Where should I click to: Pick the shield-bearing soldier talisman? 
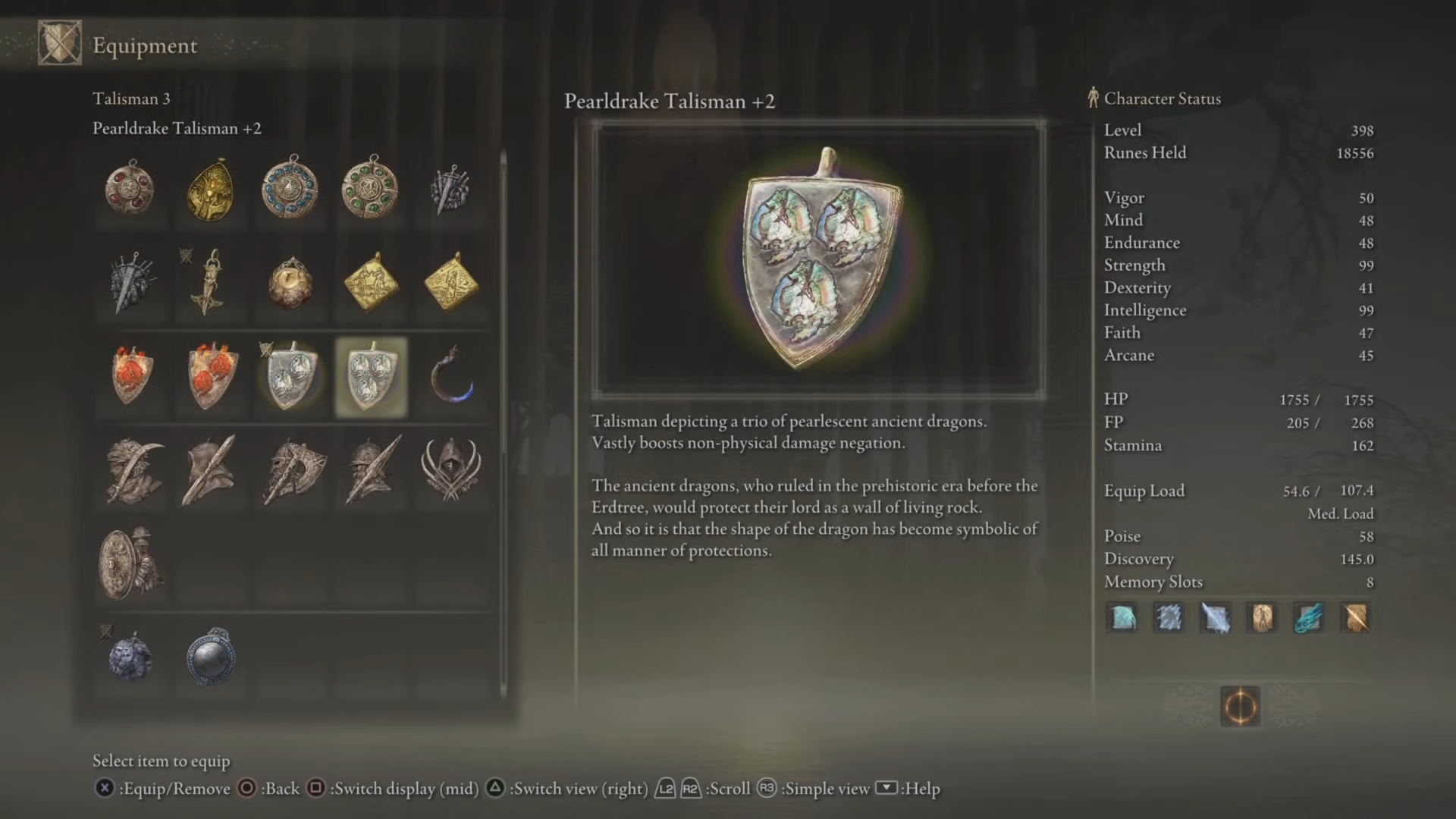click(131, 563)
